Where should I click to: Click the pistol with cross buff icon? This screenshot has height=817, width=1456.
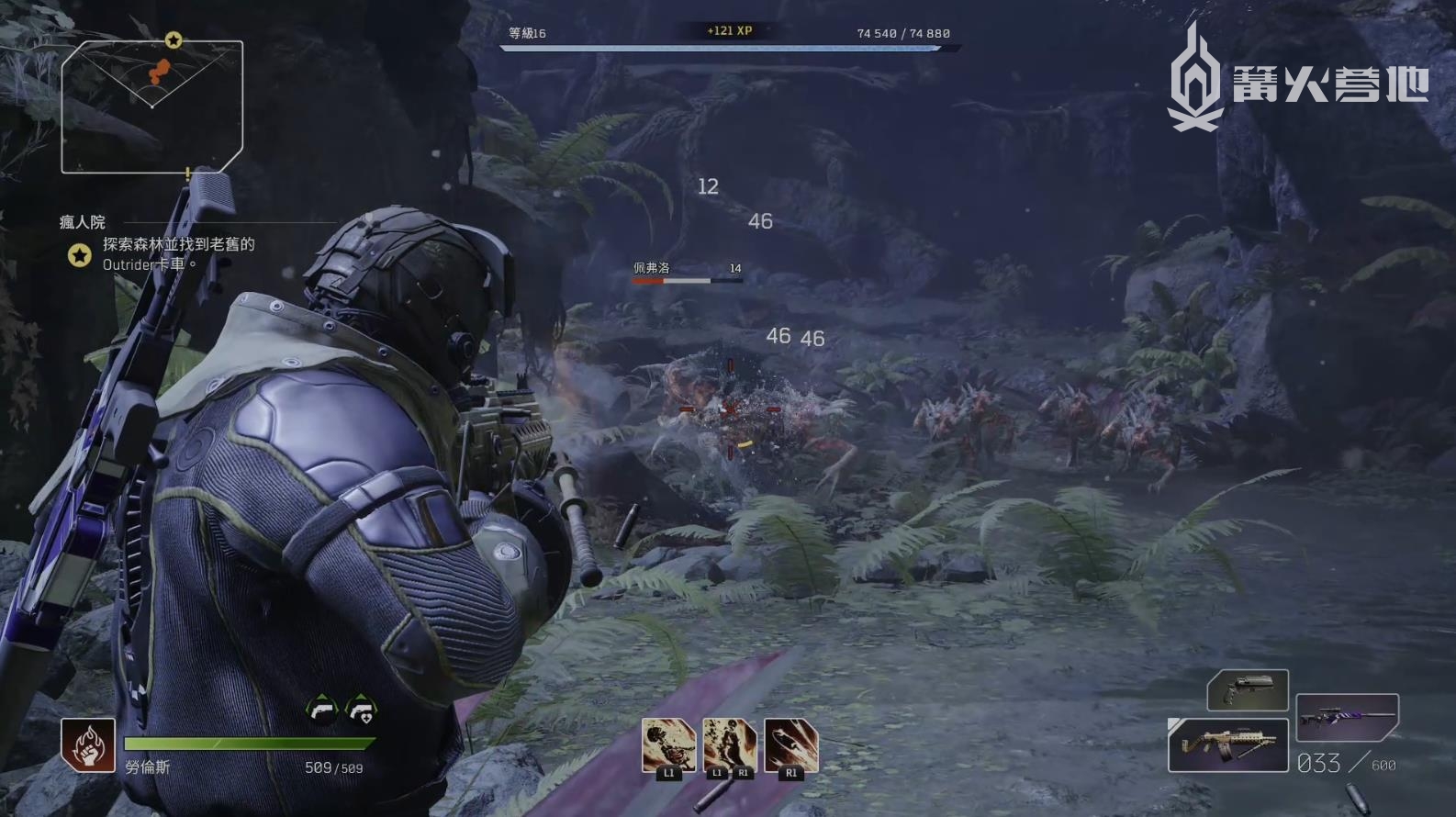(x=361, y=710)
